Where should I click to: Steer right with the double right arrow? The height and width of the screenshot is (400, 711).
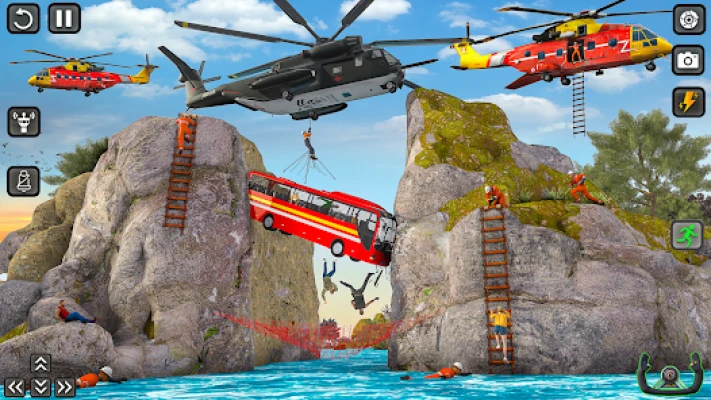pyautogui.click(x=64, y=387)
